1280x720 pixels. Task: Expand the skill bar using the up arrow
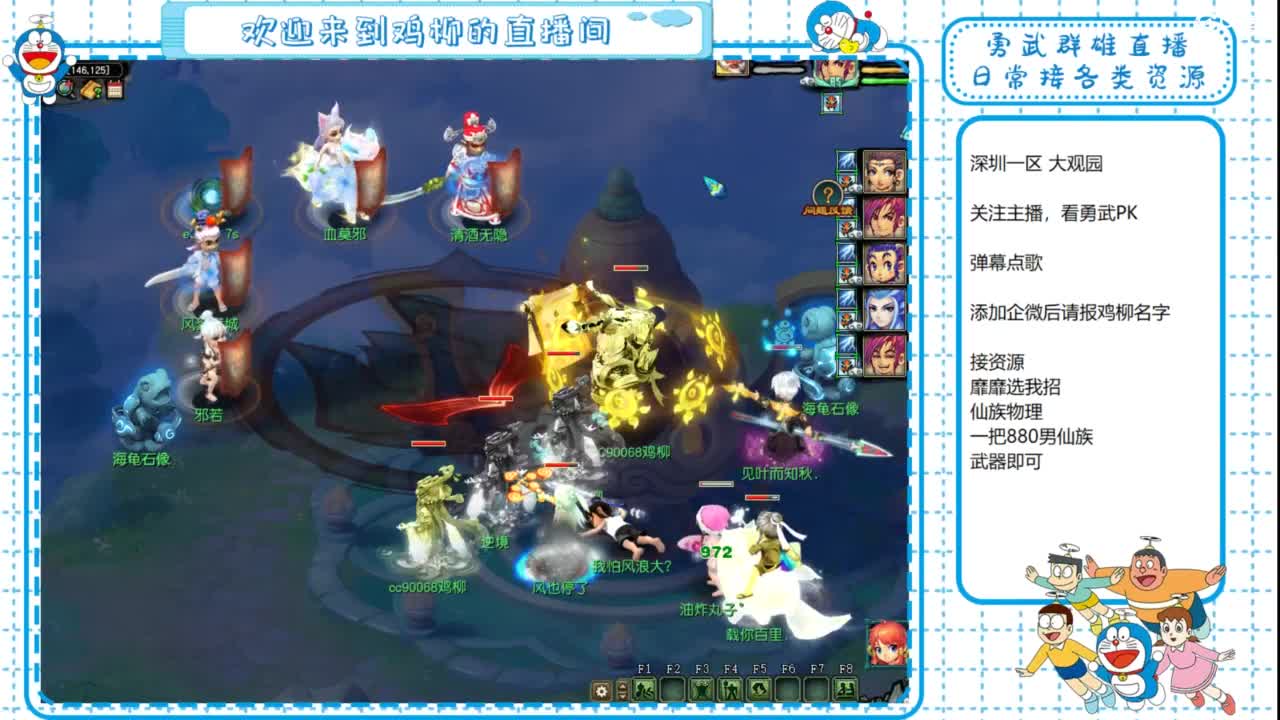[x=622, y=685]
